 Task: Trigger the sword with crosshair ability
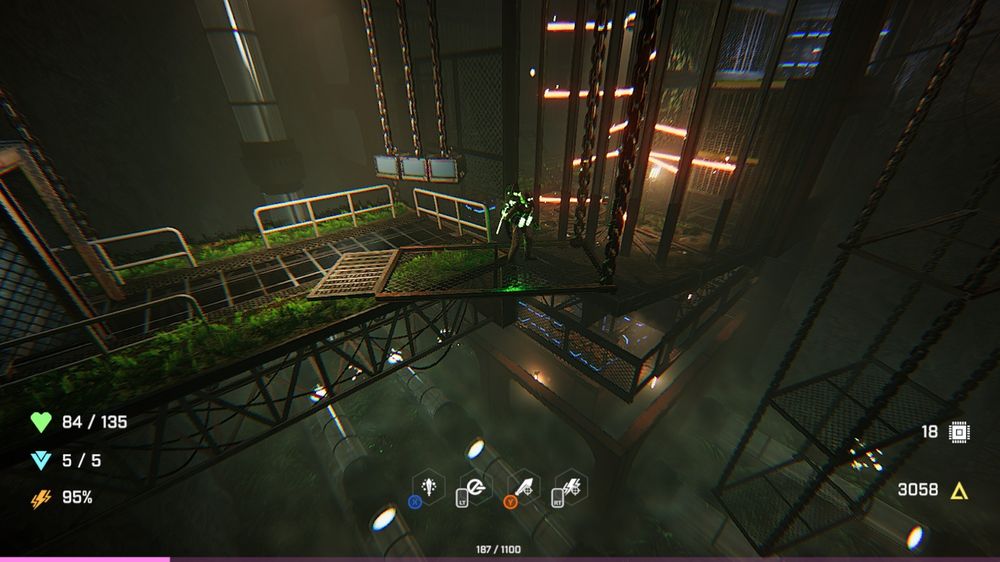pyautogui.click(x=524, y=487)
